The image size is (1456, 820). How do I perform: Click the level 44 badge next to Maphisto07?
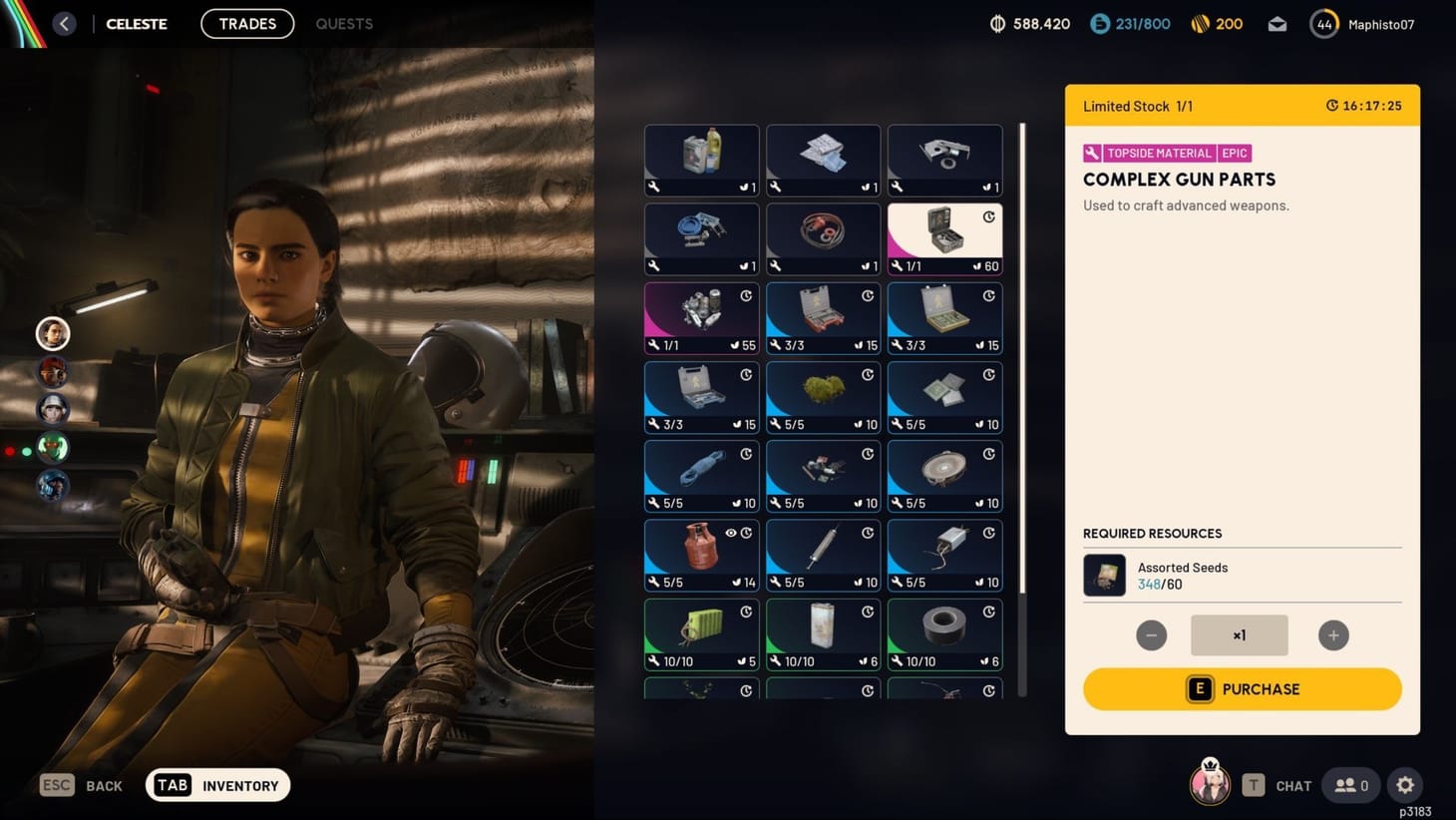(x=1324, y=23)
